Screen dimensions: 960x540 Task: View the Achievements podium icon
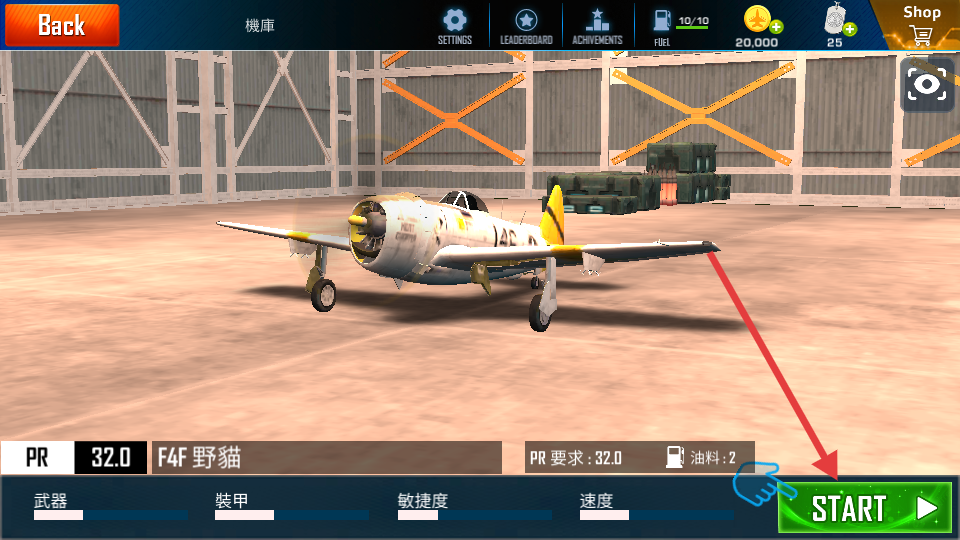pyautogui.click(x=597, y=21)
